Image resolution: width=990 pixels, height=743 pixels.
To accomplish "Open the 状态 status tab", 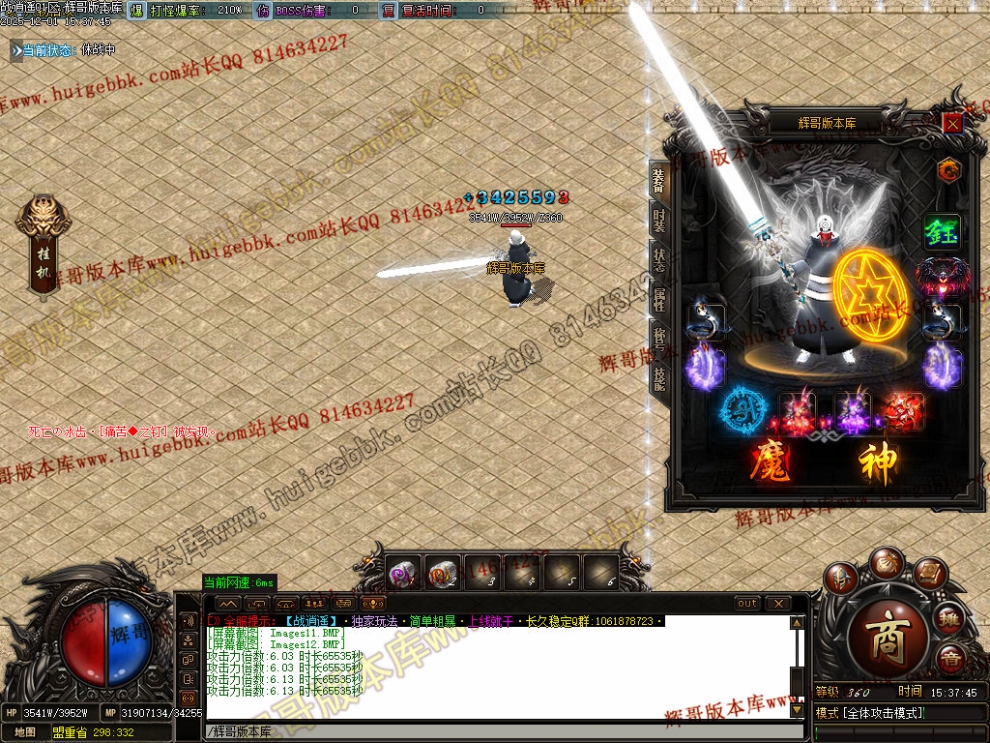I will tap(659, 262).
